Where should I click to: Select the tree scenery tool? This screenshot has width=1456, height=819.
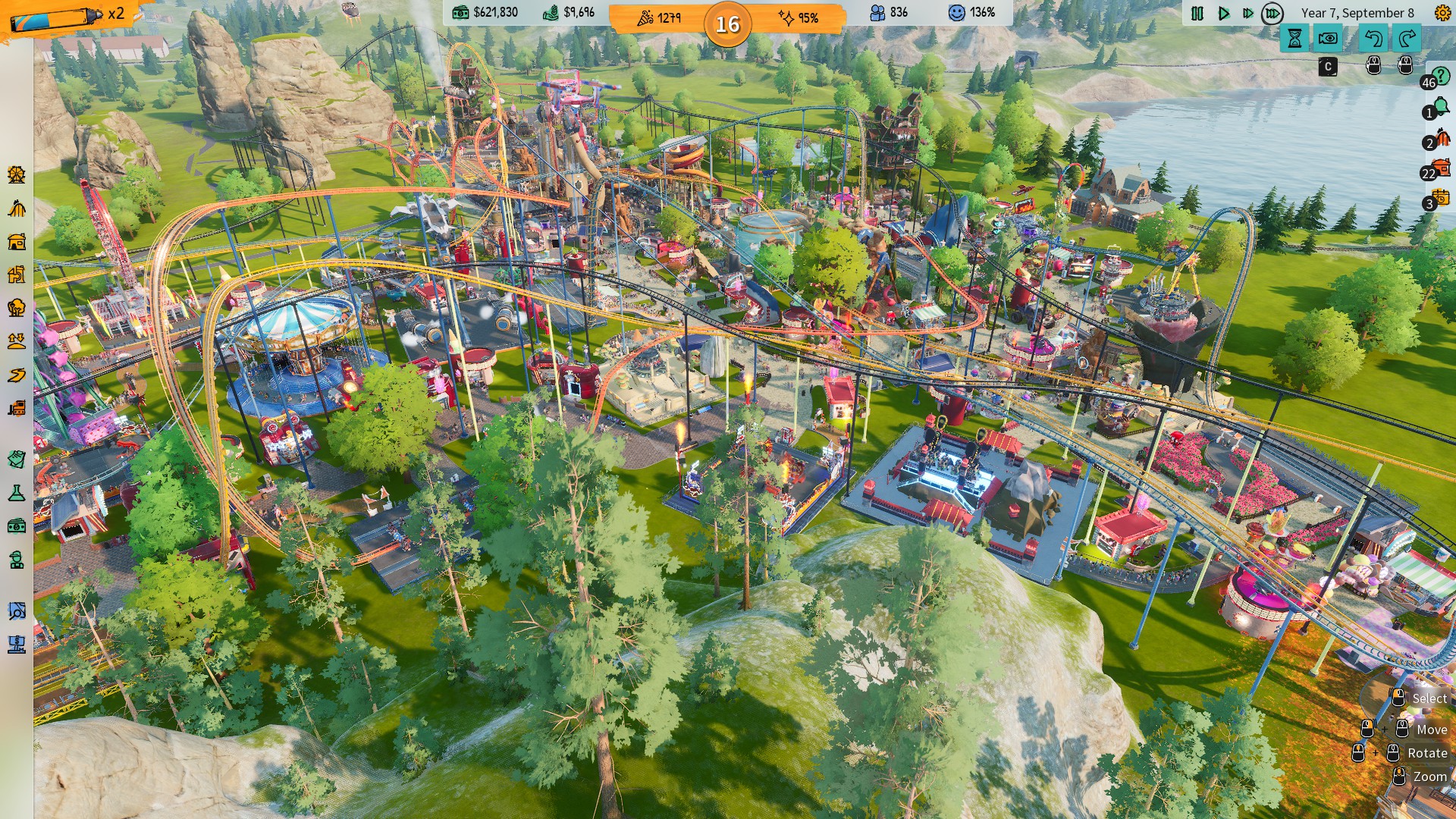tap(17, 308)
